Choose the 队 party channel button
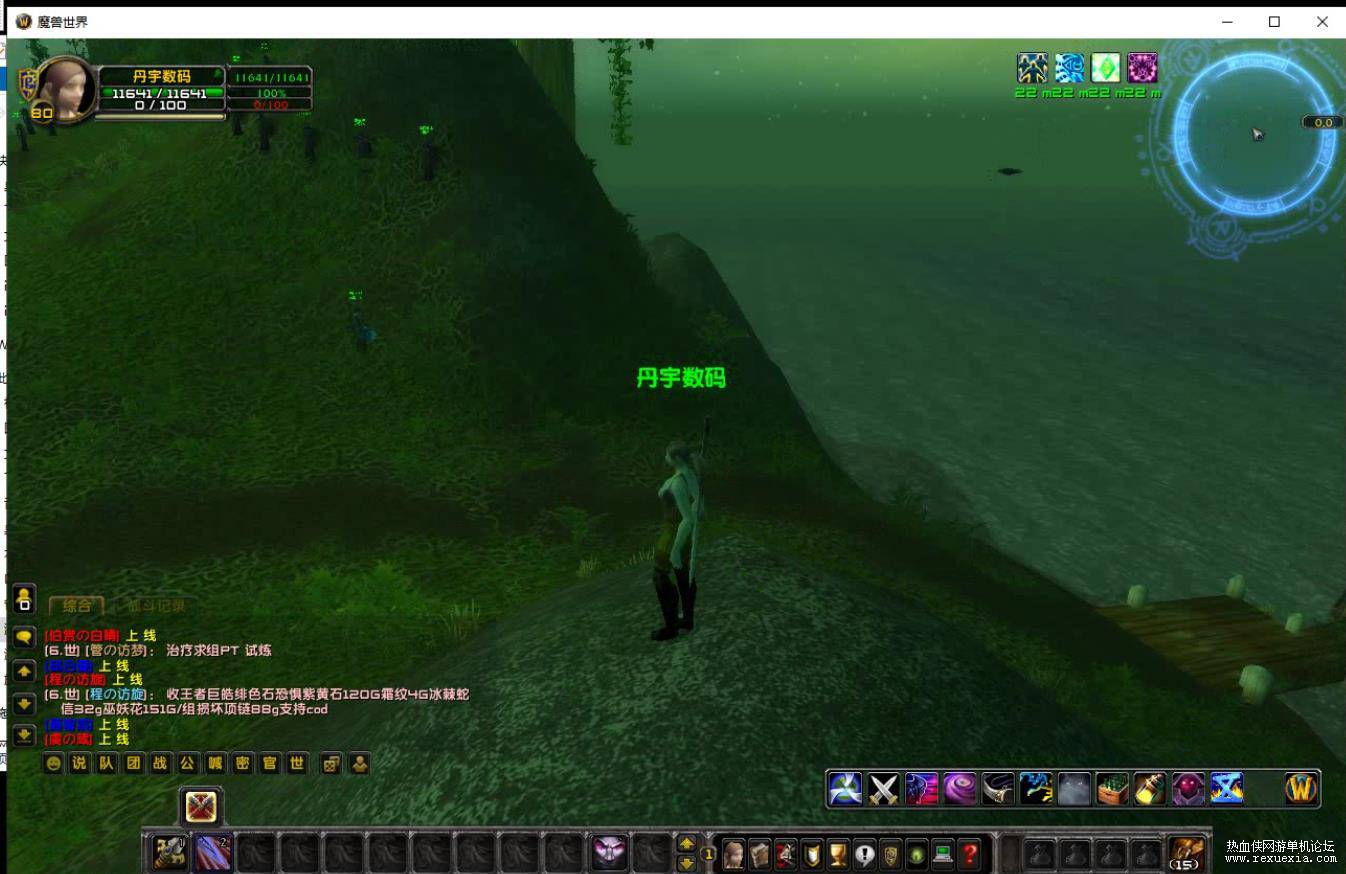Viewport: 1346px width, 874px height. click(107, 763)
